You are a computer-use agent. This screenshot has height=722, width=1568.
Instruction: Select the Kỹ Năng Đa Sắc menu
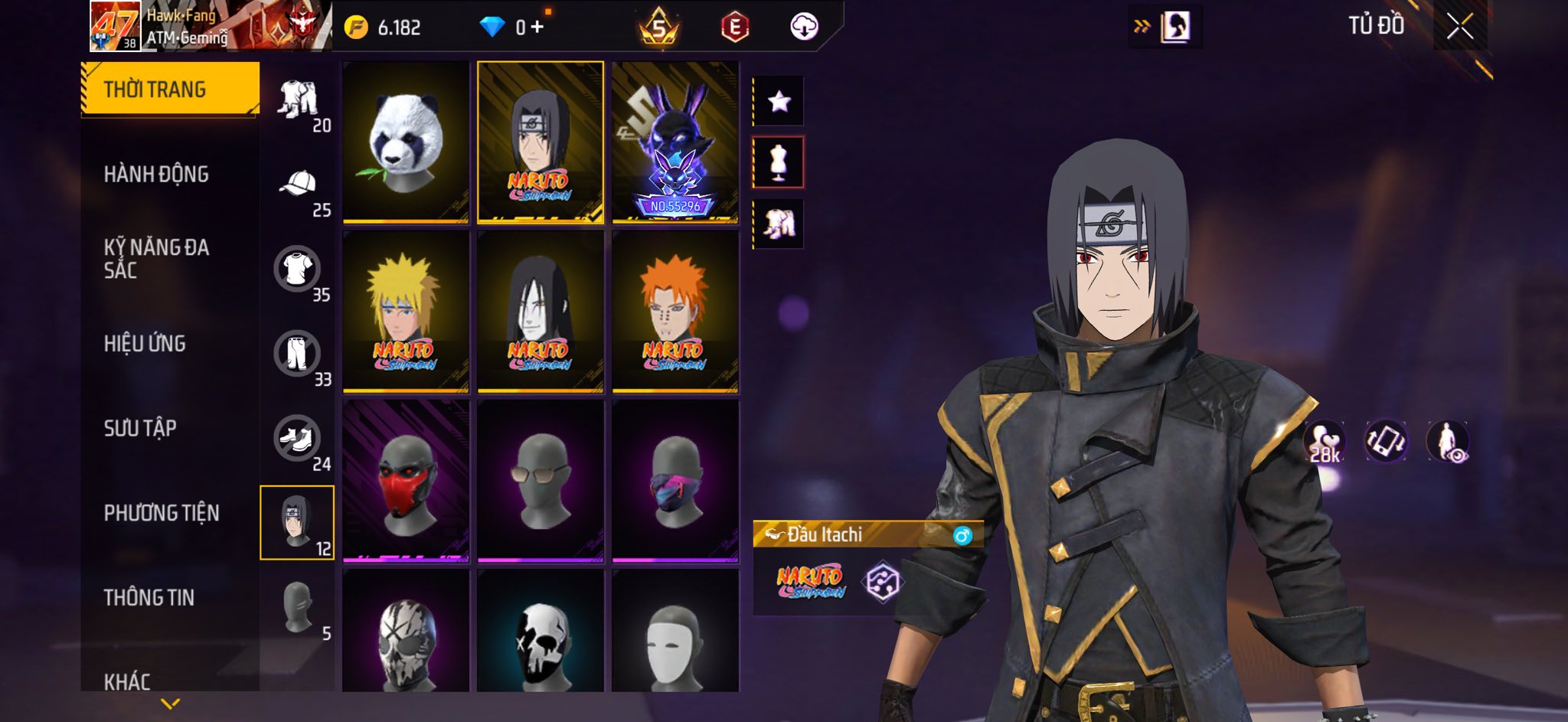point(156,259)
